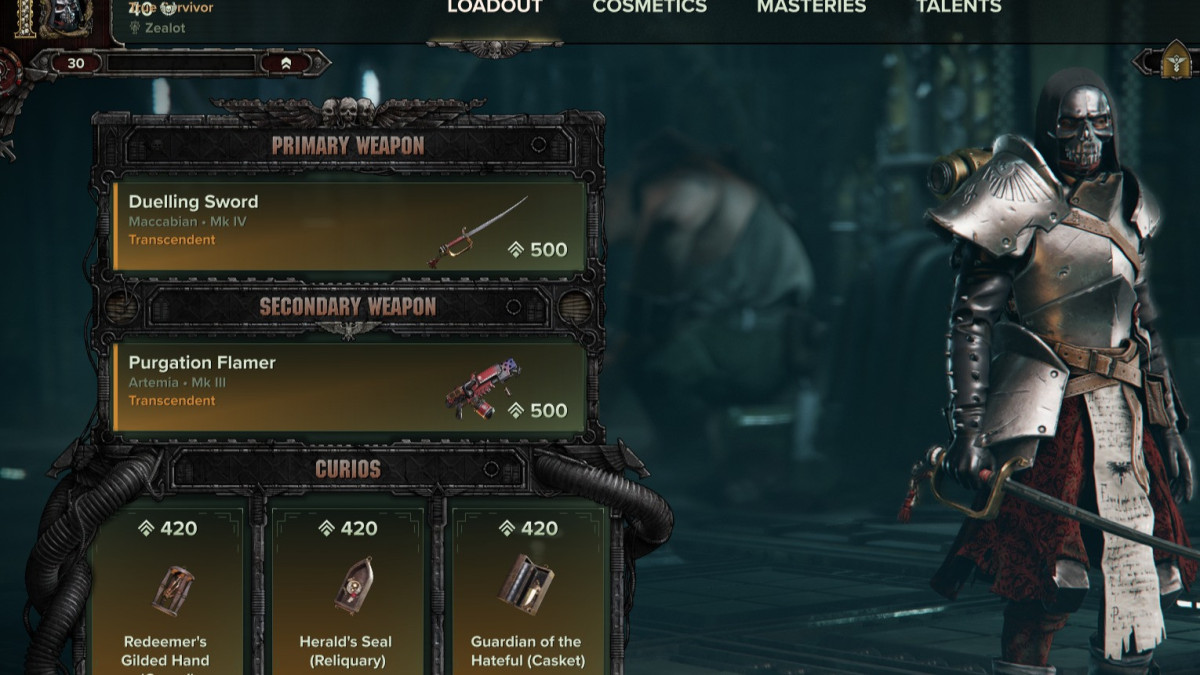Open the Cosmetics tab

649,8
